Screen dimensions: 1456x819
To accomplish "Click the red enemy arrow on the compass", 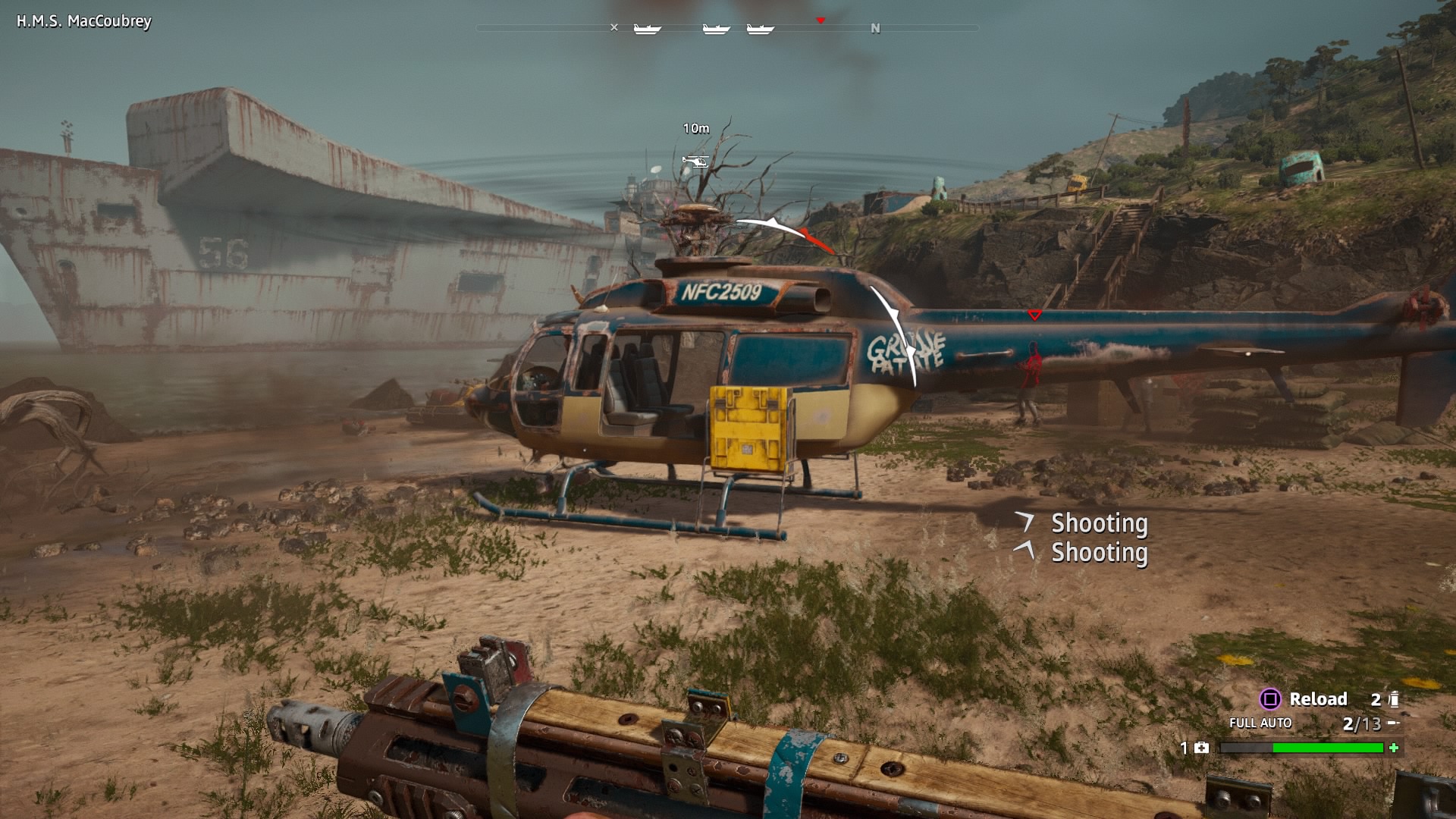I will click(x=820, y=20).
